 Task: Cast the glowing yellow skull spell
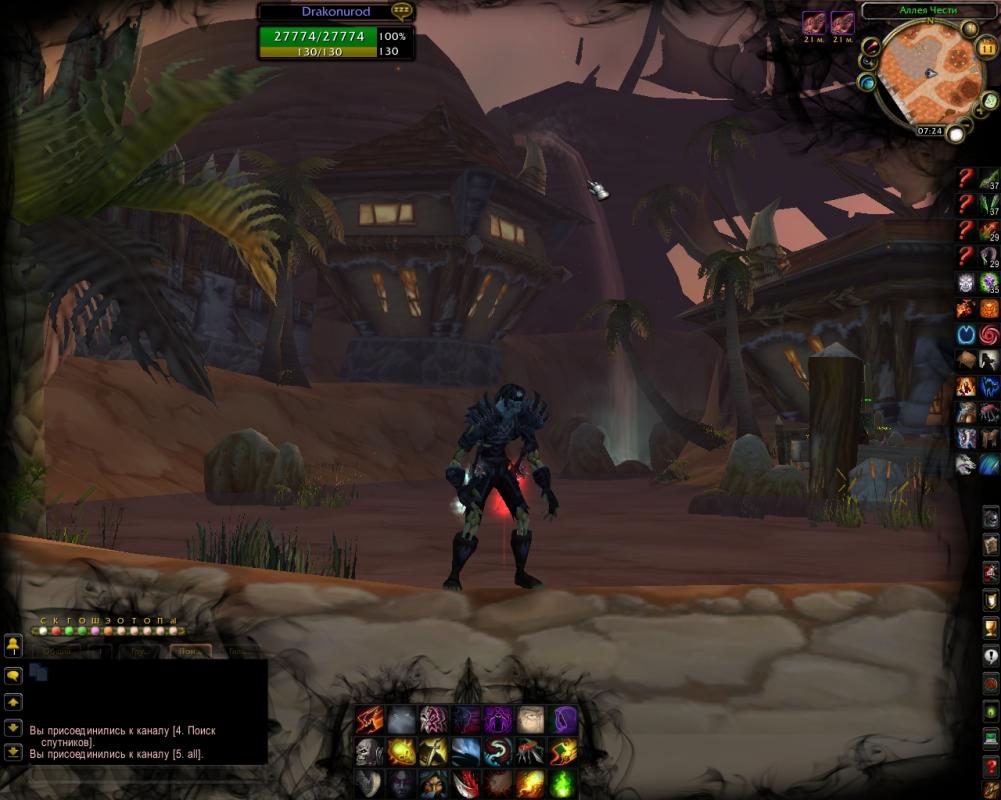point(402,751)
